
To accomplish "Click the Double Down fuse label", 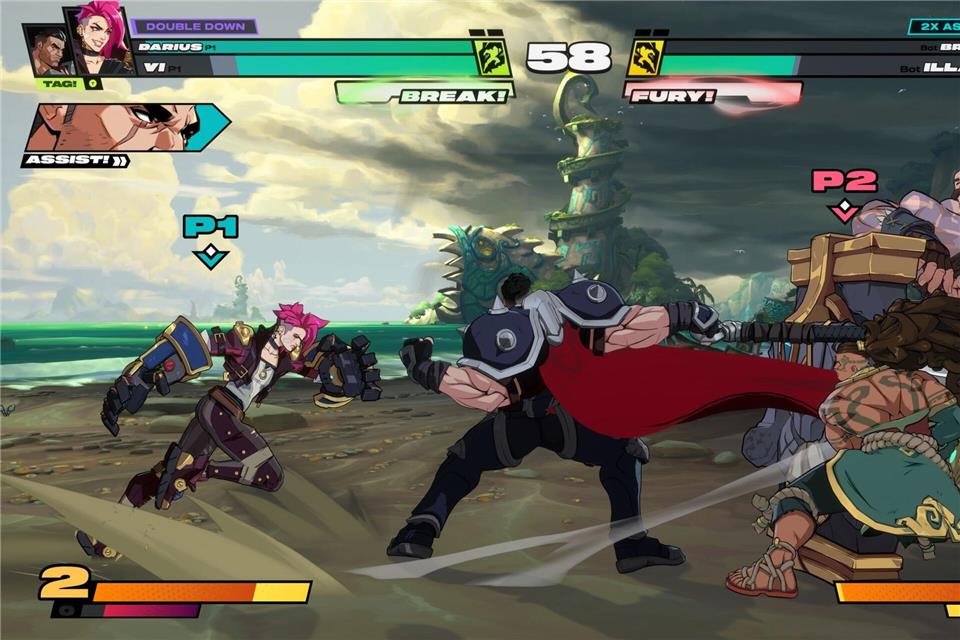I will [194, 26].
